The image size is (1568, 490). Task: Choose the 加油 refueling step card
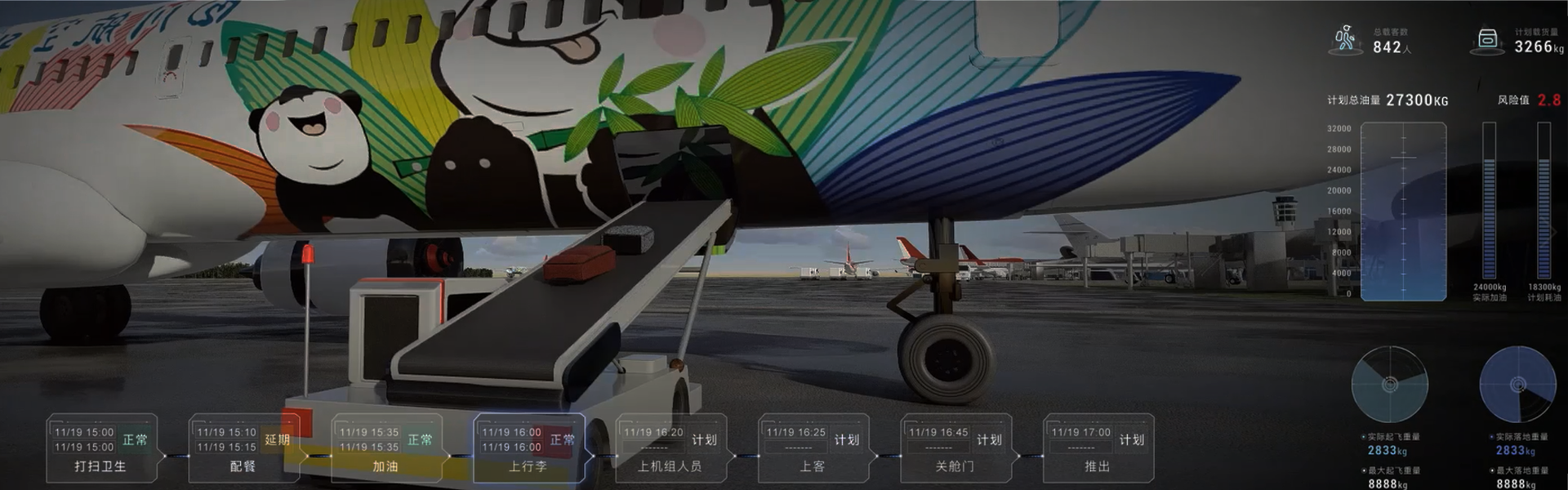tap(385, 448)
